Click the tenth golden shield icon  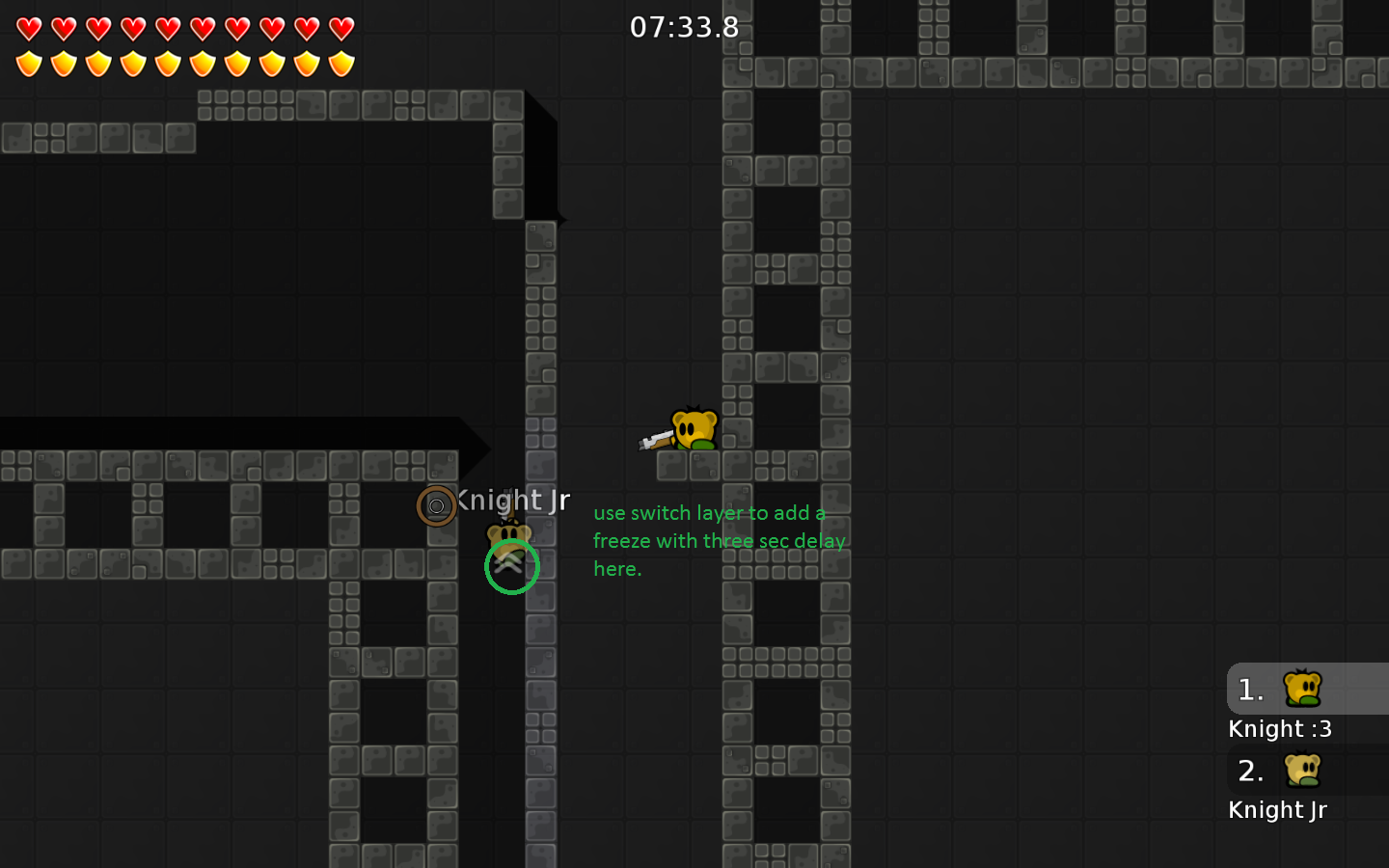click(342, 65)
